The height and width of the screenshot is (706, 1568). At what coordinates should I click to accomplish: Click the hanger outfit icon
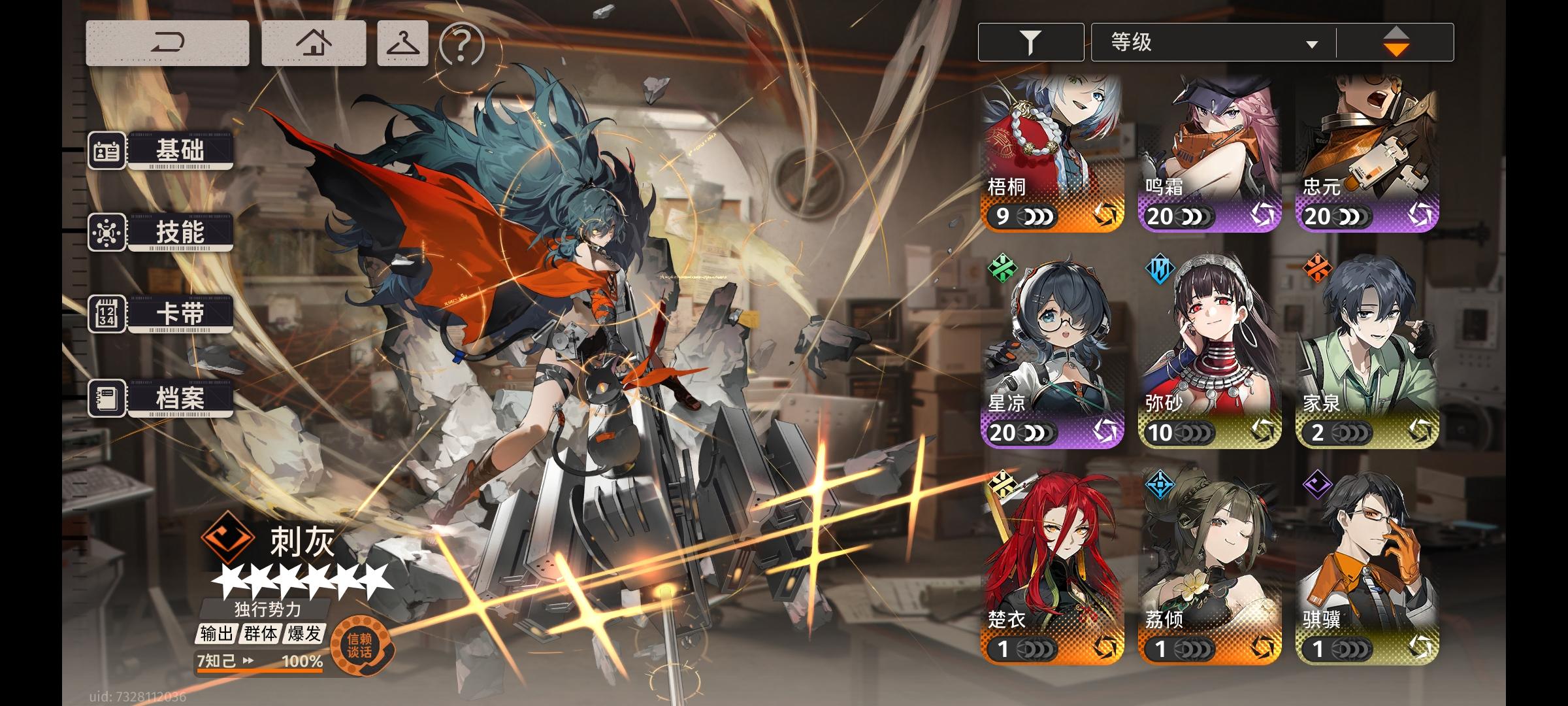pyautogui.click(x=402, y=44)
